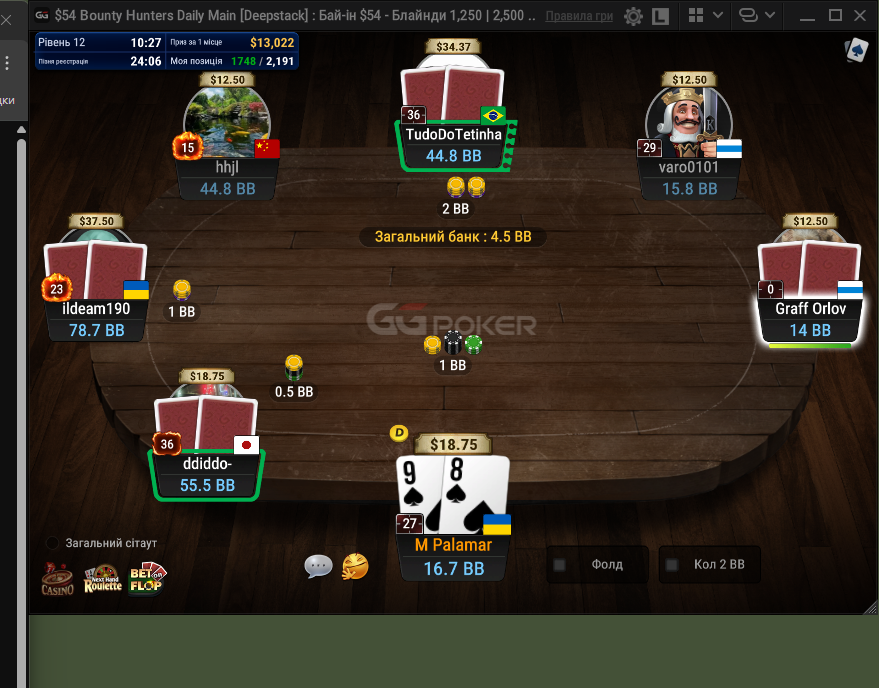Open the emoji reactions menu

coord(356,567)
